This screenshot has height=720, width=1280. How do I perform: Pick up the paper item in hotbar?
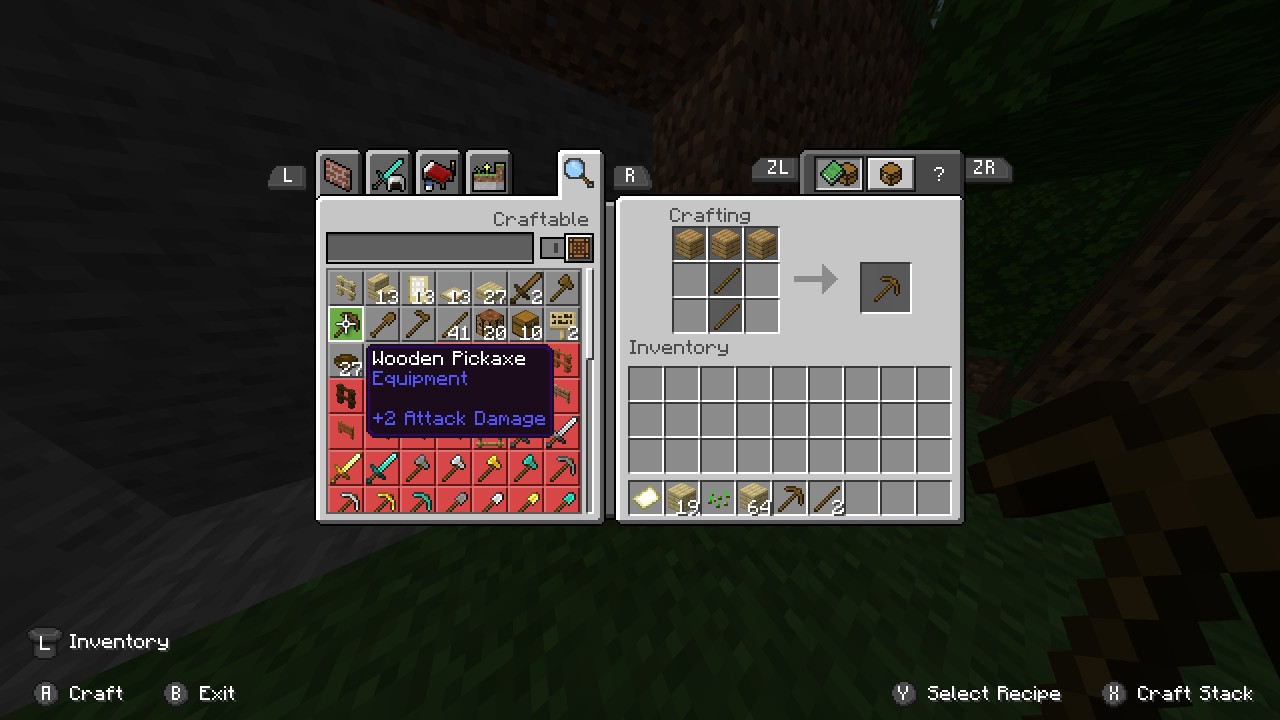646,498
